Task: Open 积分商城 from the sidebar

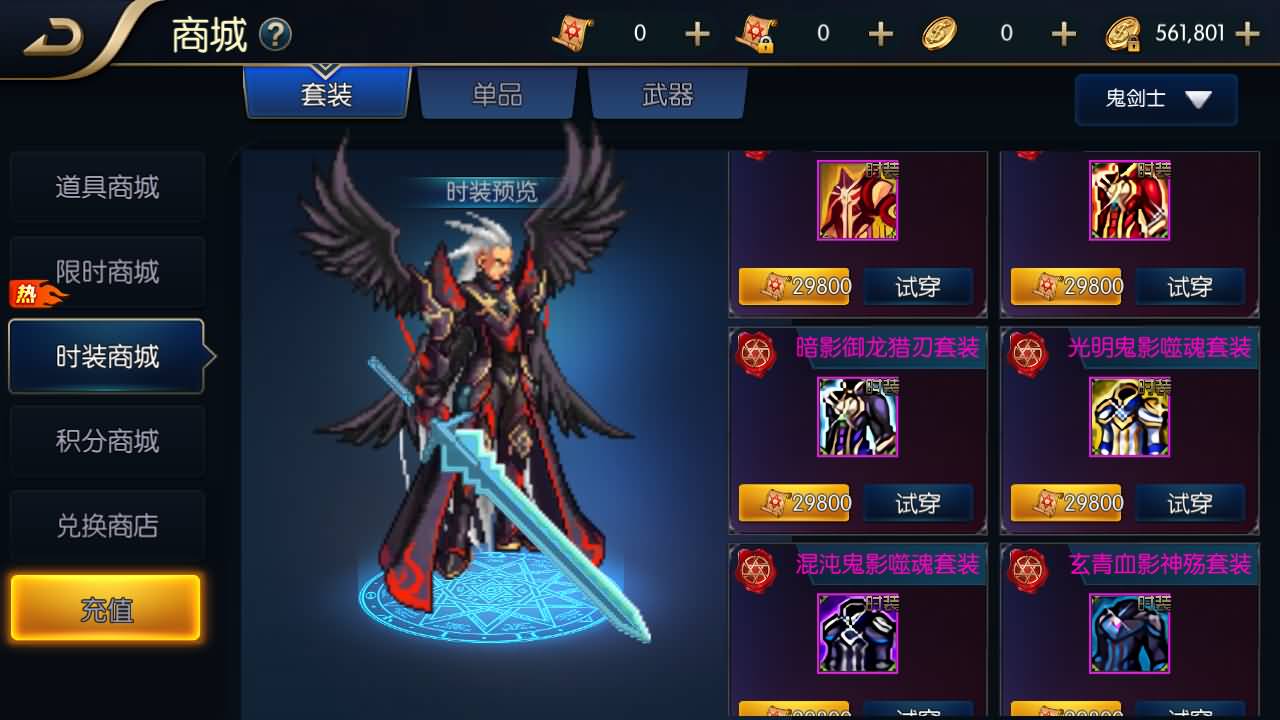Action: pos(107,441)
